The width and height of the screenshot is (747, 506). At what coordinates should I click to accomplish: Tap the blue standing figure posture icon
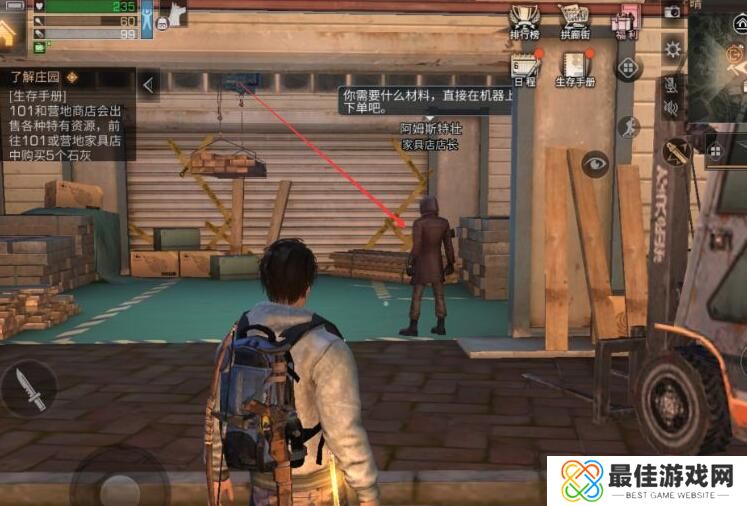click(148, 19)
